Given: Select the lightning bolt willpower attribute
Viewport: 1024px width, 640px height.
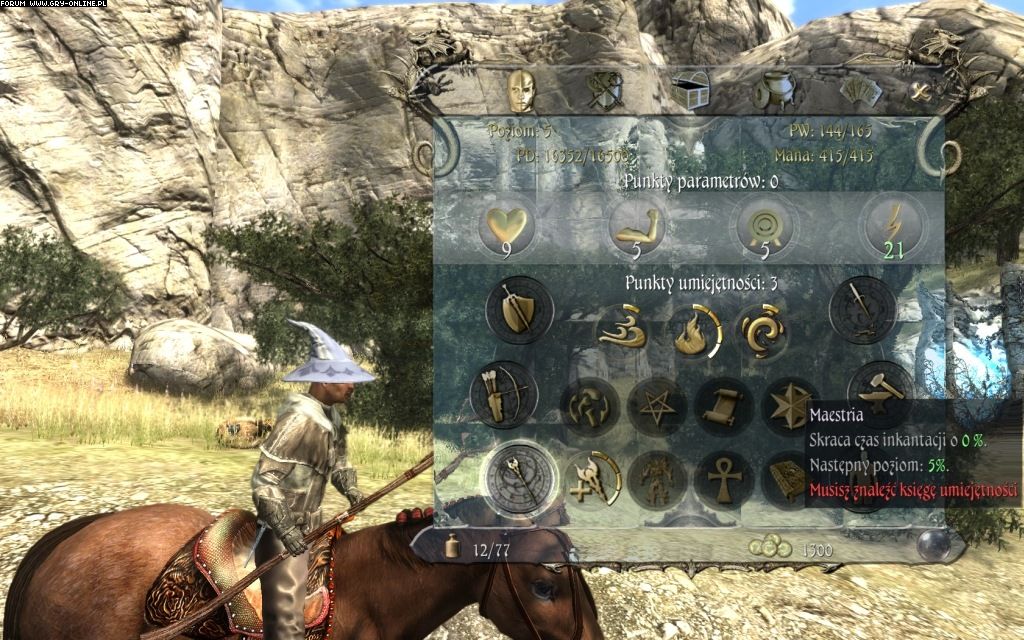Looking at the screenshot, I should coord(892,226).
